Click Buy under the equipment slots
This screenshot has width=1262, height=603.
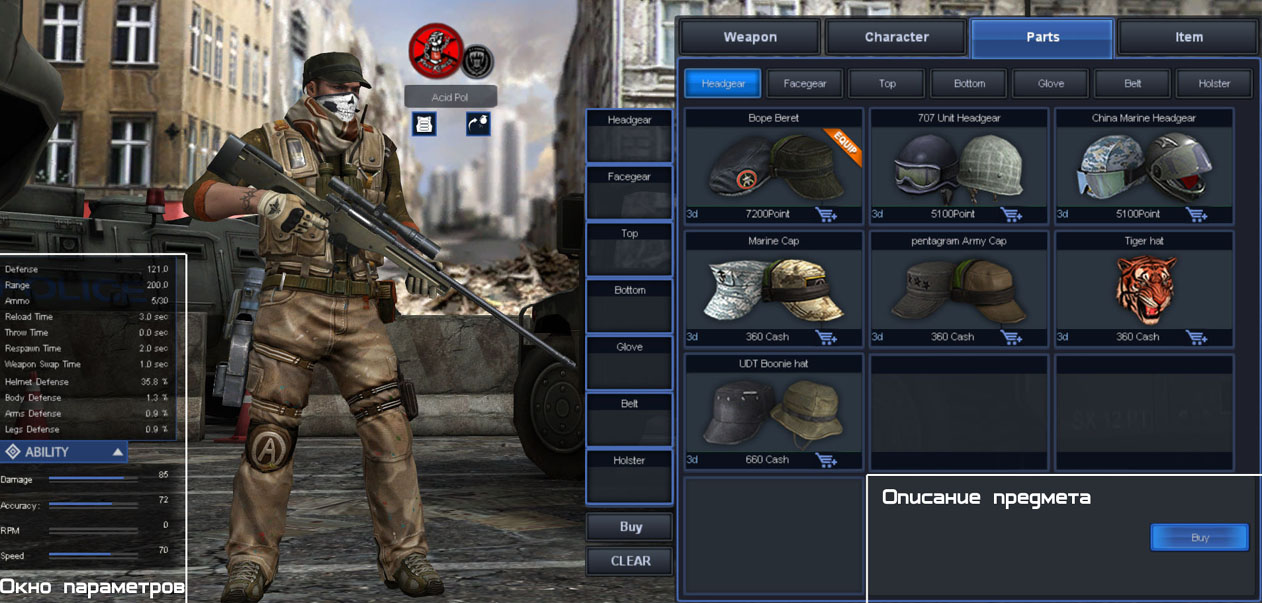[x=630, y=527]
